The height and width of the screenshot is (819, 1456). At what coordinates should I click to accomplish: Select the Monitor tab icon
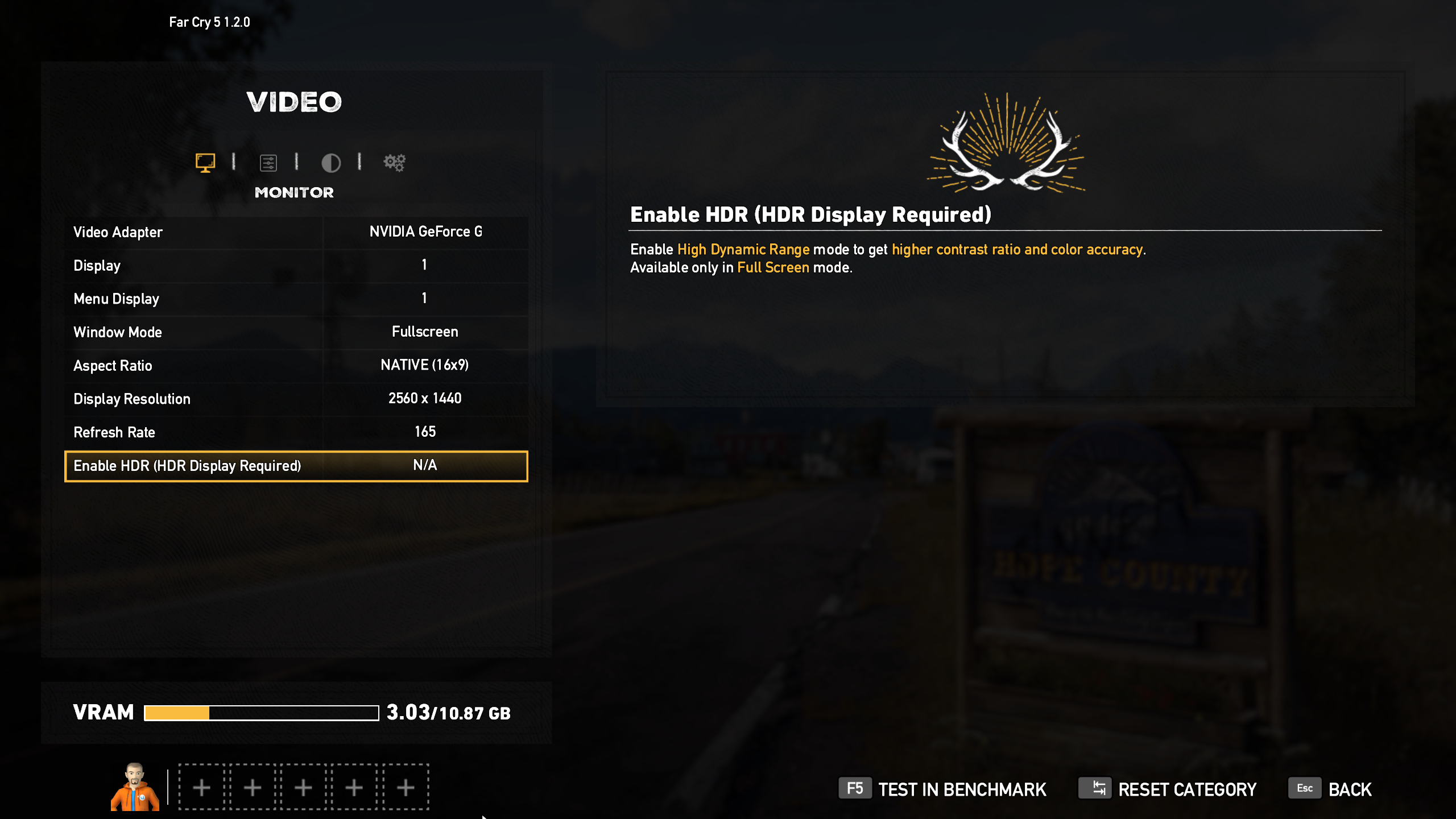[205, 163]
